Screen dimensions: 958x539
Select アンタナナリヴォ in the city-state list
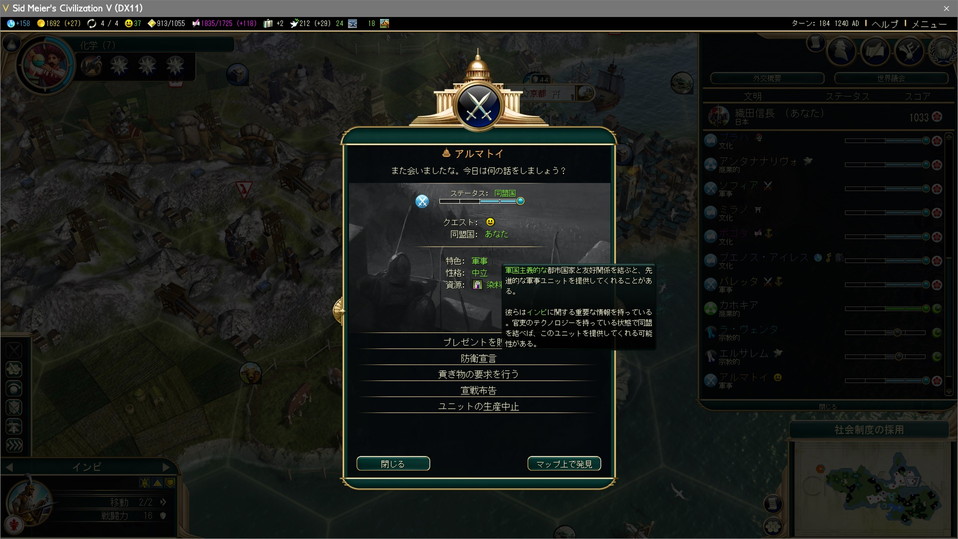(763, 162)
